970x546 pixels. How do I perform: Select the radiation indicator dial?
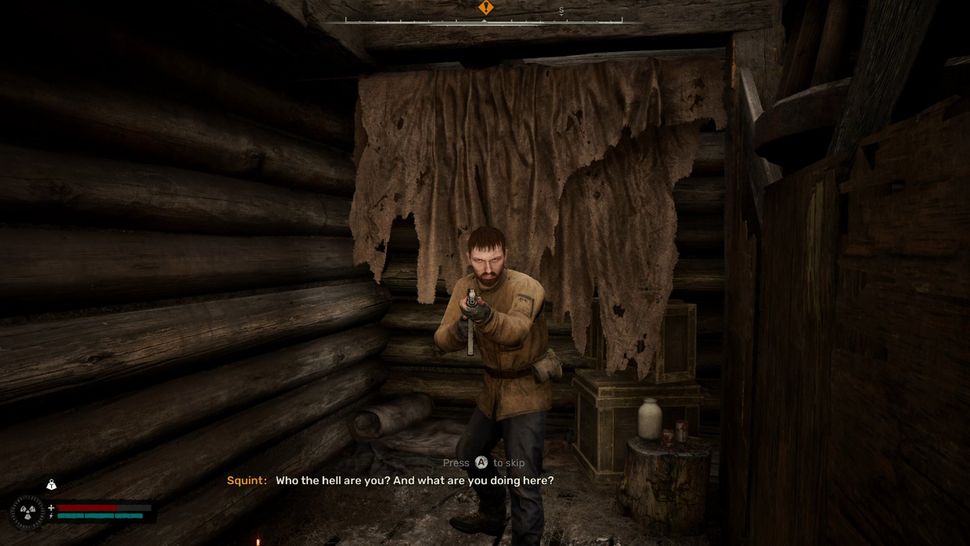(x=27, y=512)
